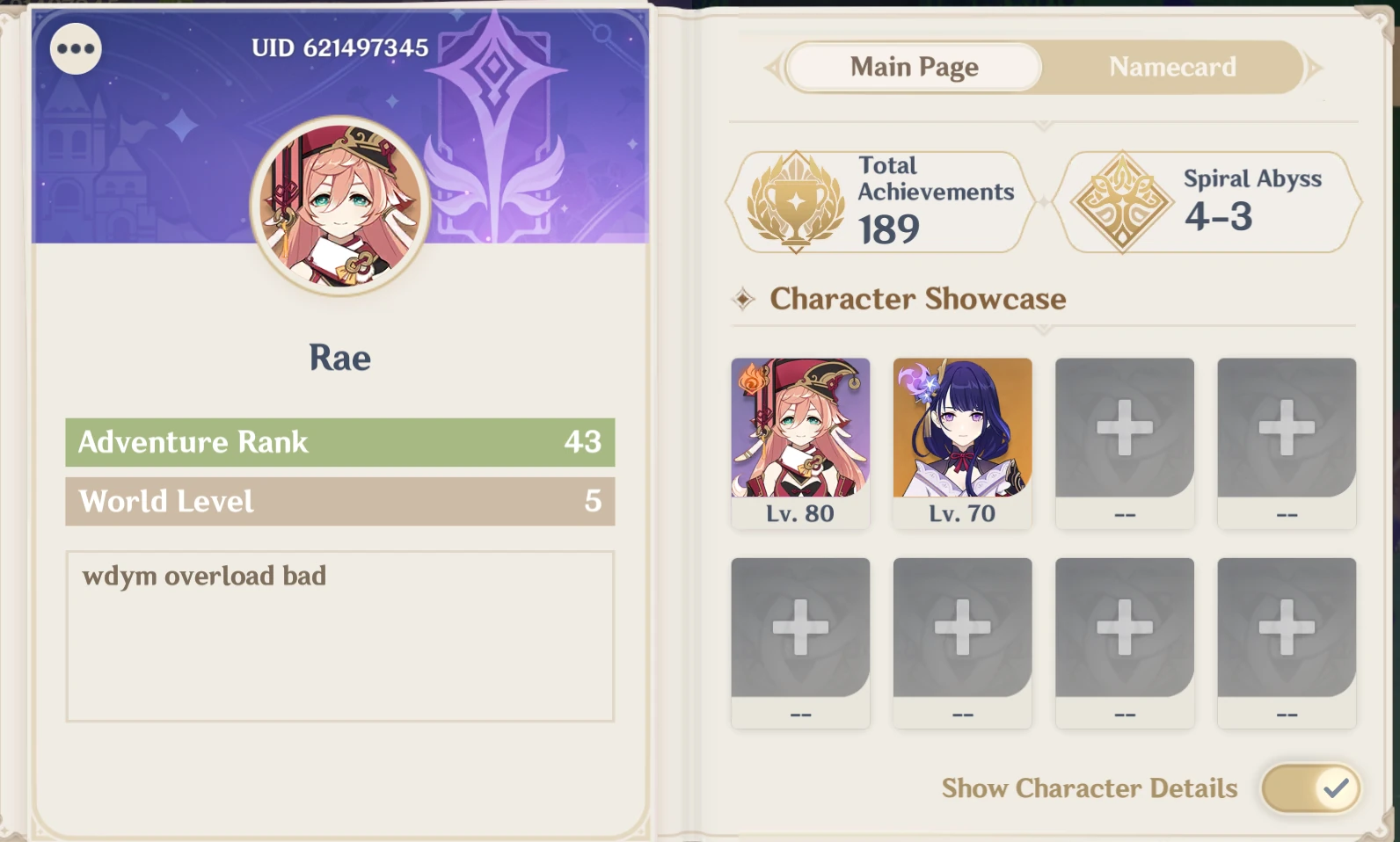Click the UID 621497345 text
This screenshot has height=842, width=1400.
coord(340,48)
